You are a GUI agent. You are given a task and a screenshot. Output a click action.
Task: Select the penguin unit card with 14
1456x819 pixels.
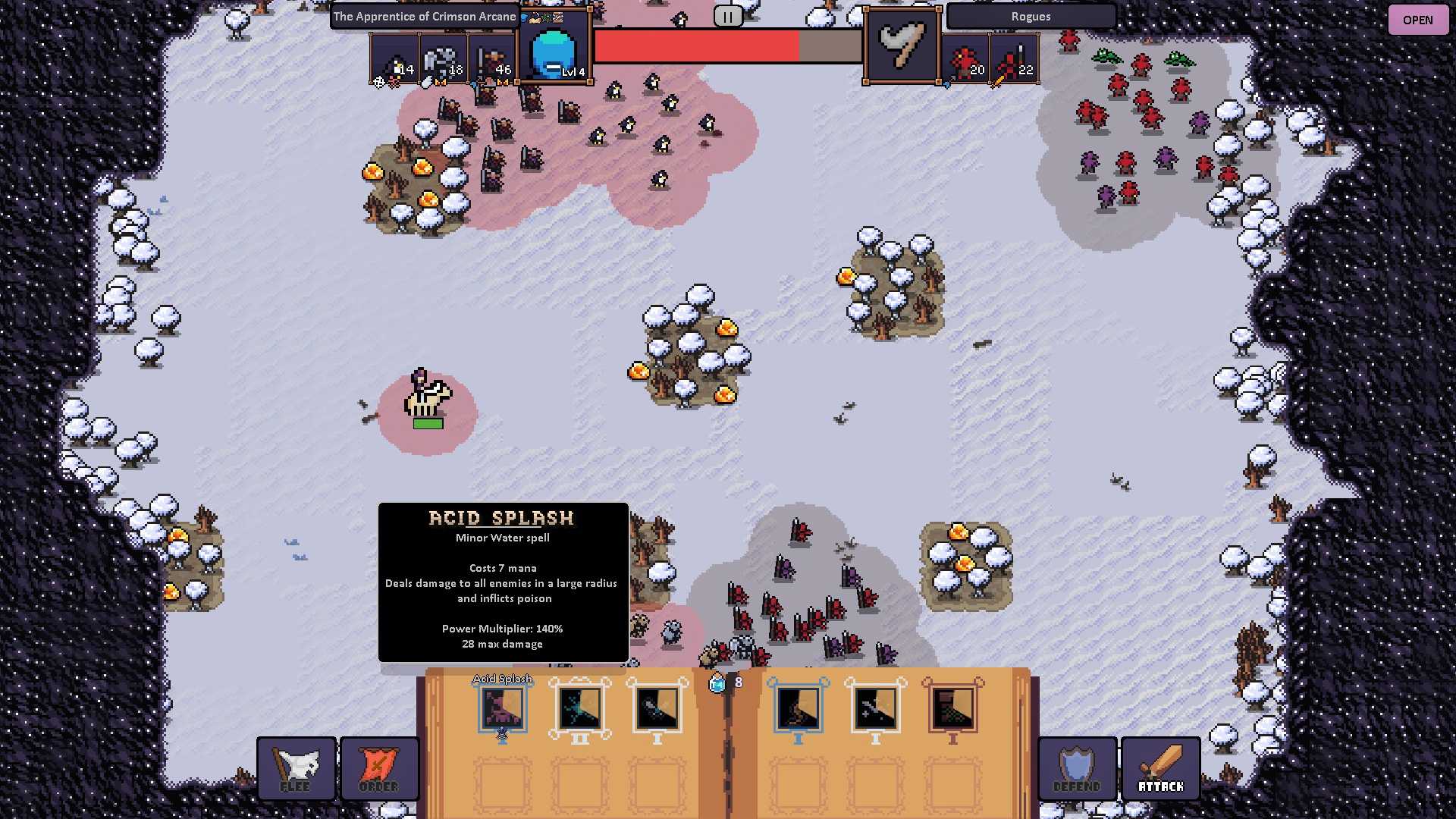(395, 59)
